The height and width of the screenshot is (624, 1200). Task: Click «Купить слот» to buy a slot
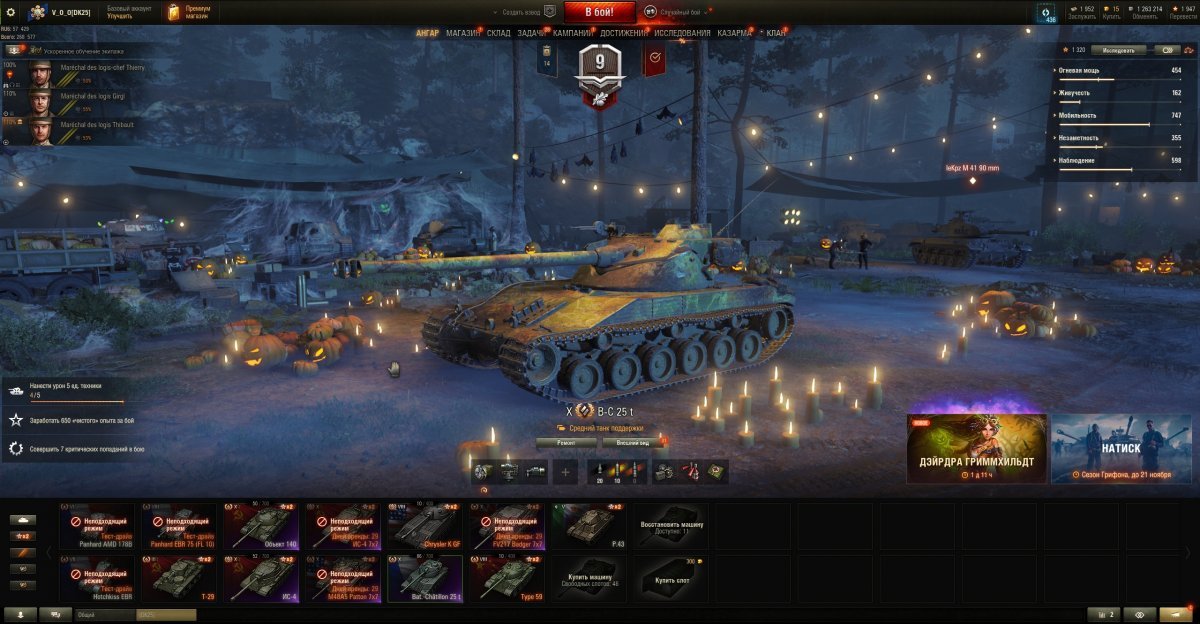point(671,579)
